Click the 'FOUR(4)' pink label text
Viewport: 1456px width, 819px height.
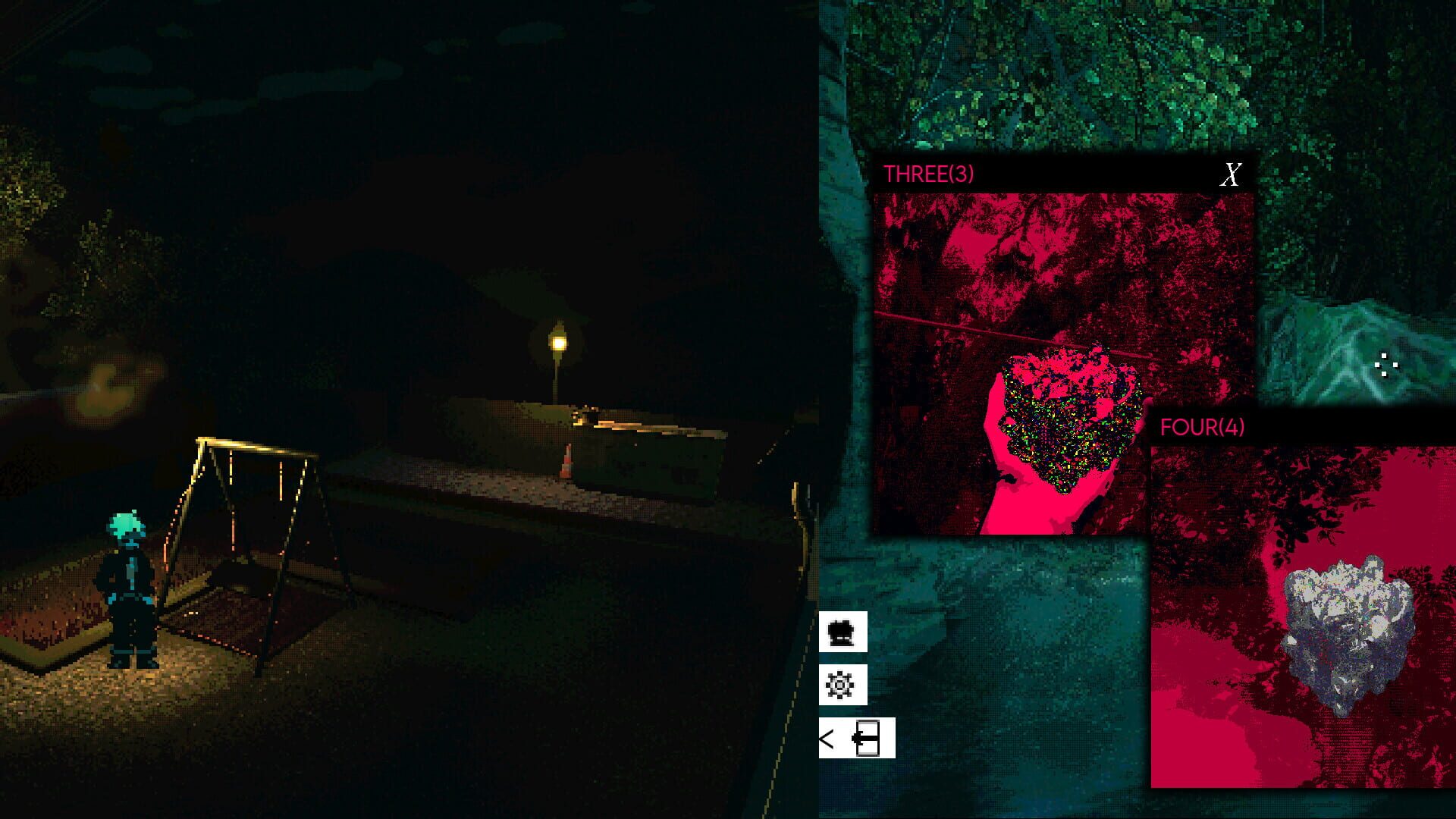pos(1202,427)
